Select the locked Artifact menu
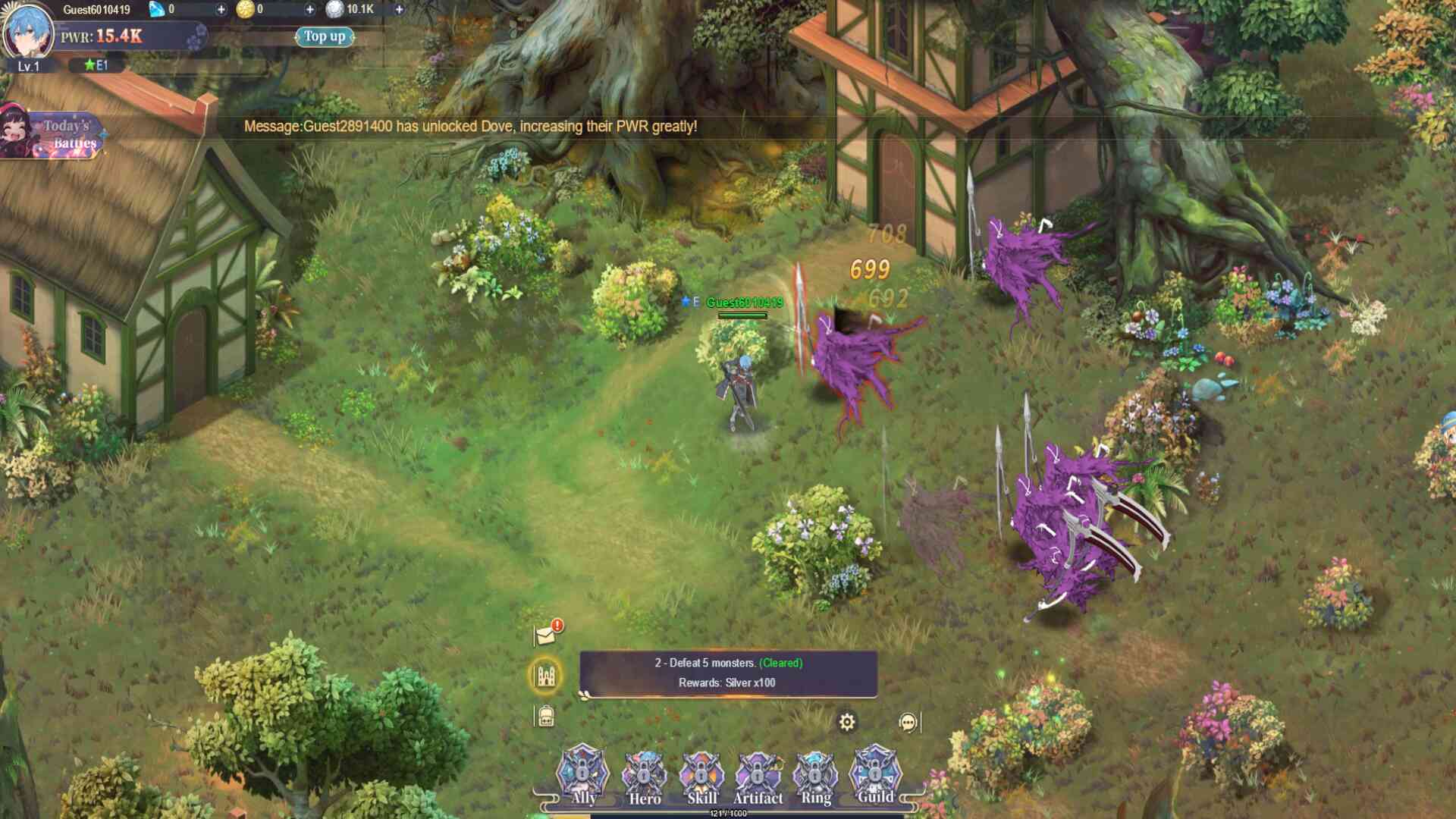Screen dimensions: 1456x819 (758, 777)
